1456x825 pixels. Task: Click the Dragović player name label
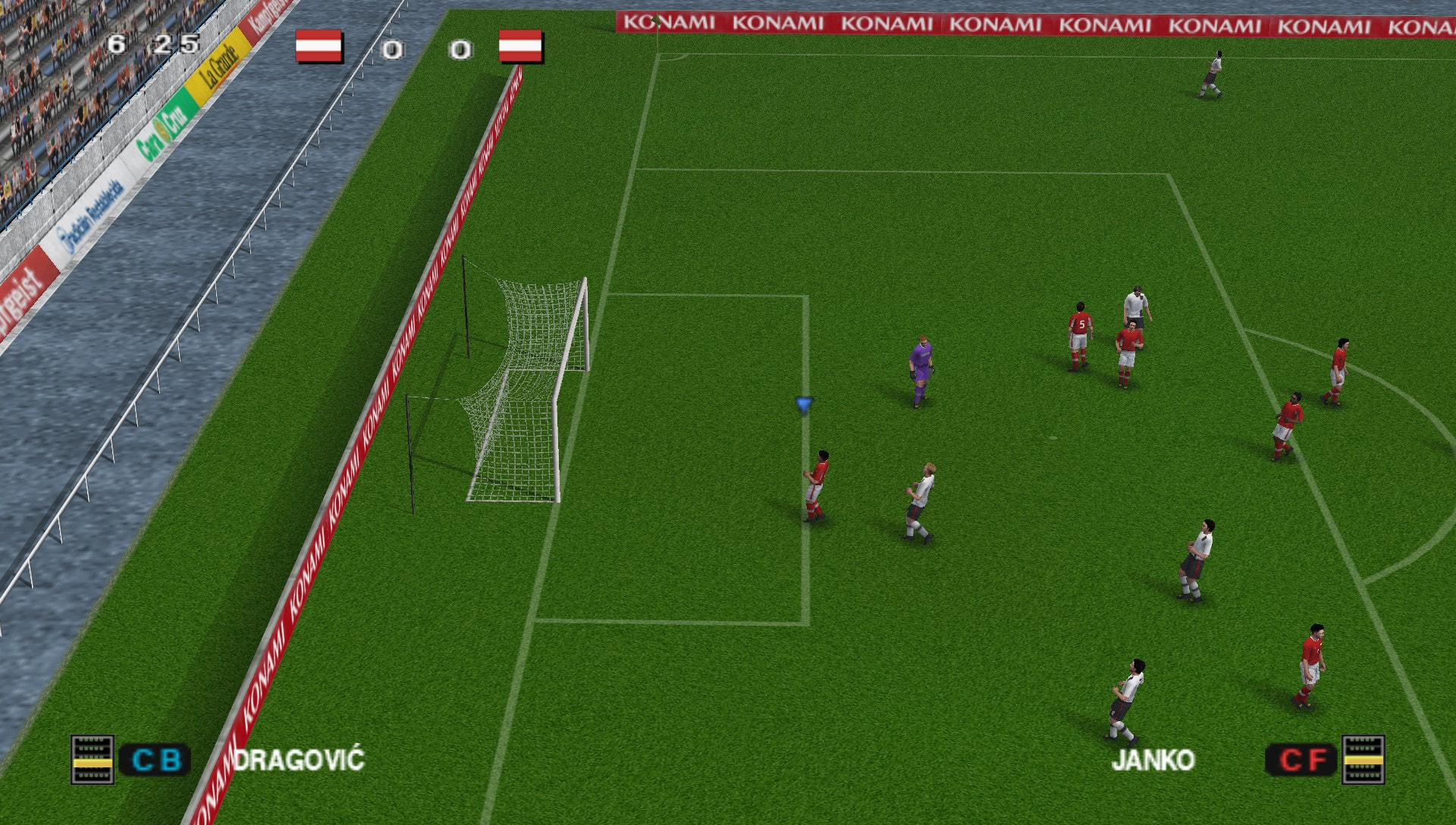coord(299,760)
